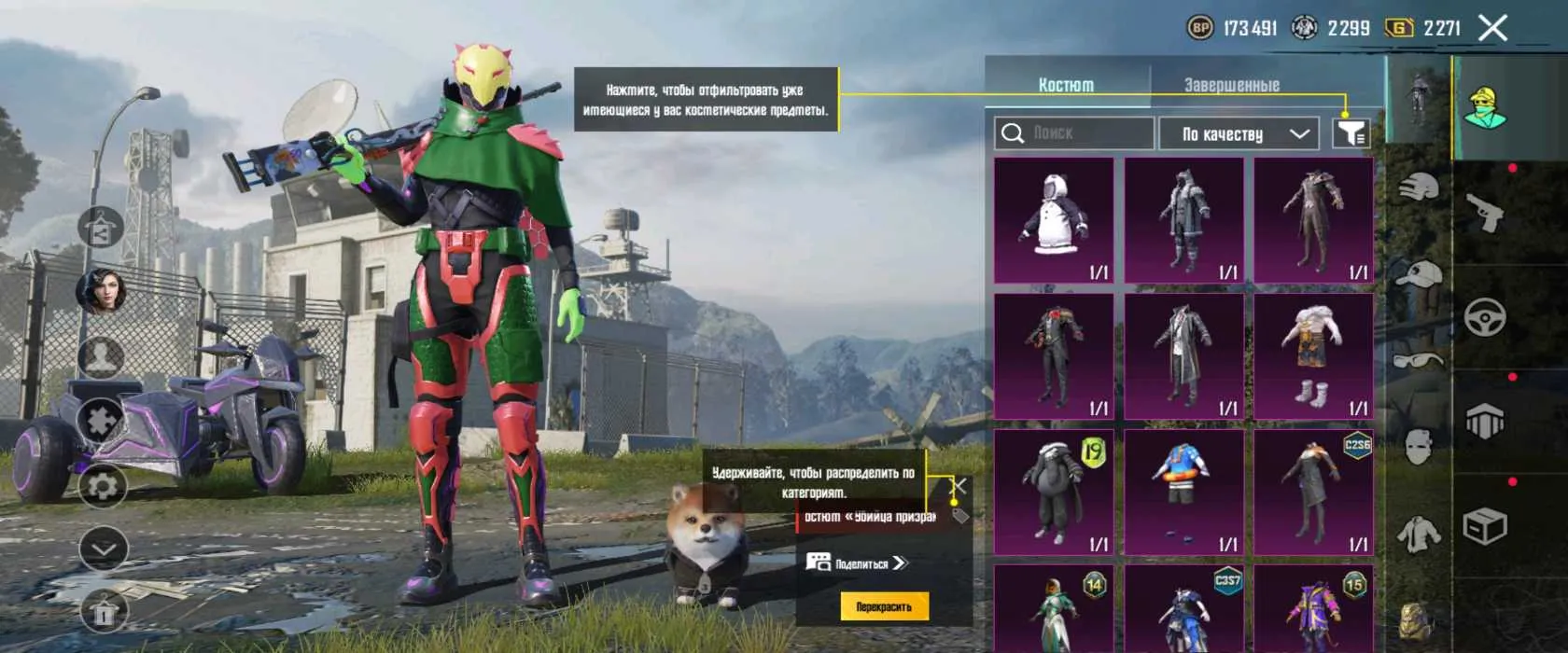The width and height of the screenshot is (1568, 653).
Task: Choose the costume with the green 19 badge
Action: pos(1054,492)
